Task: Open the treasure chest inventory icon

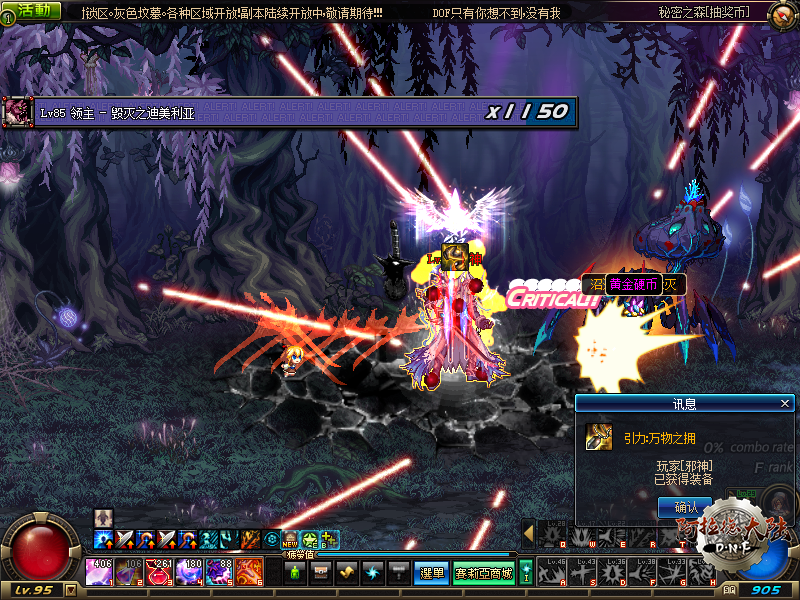Action: 321,573
